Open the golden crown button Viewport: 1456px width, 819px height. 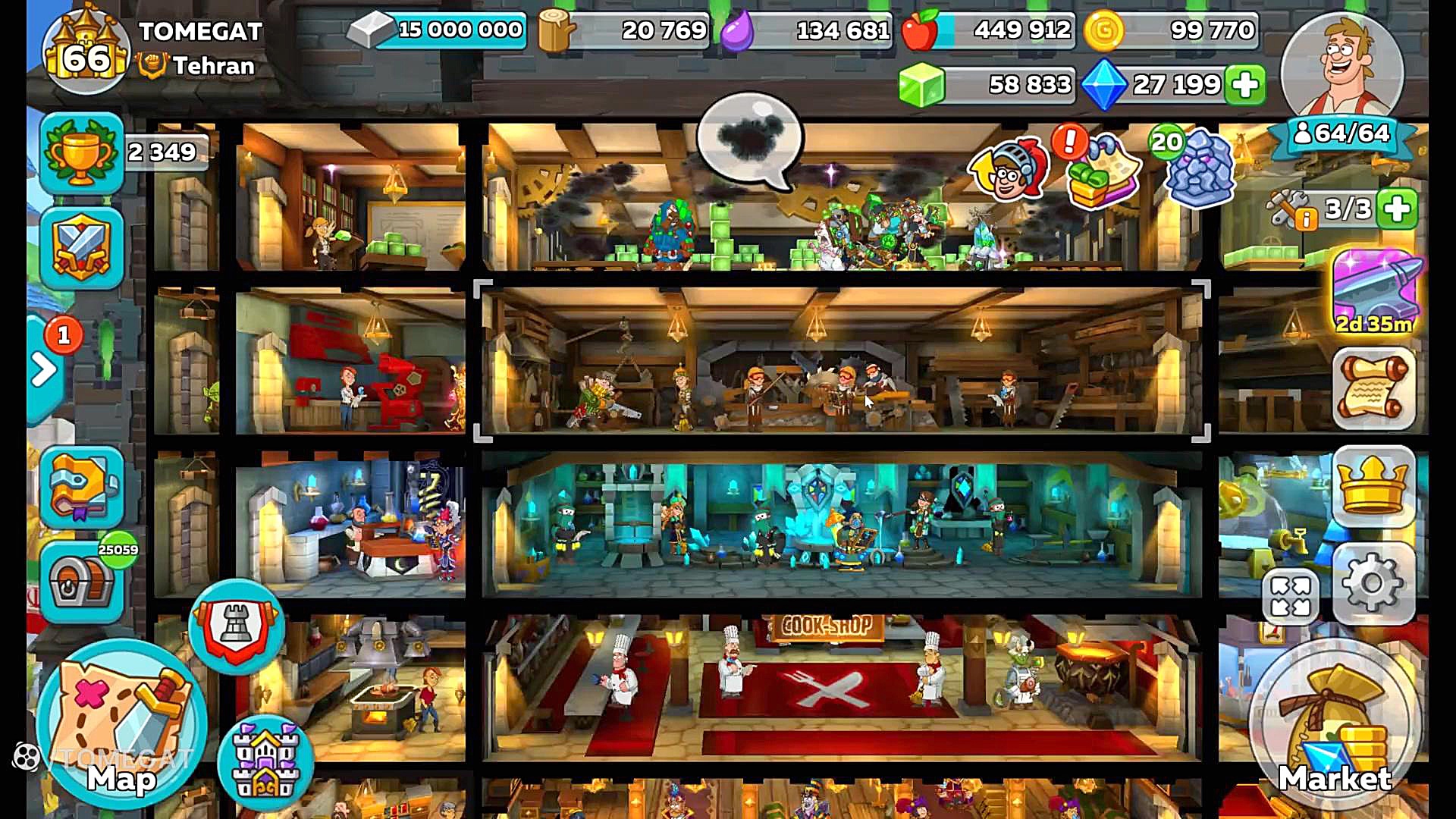coord(1373,487)
